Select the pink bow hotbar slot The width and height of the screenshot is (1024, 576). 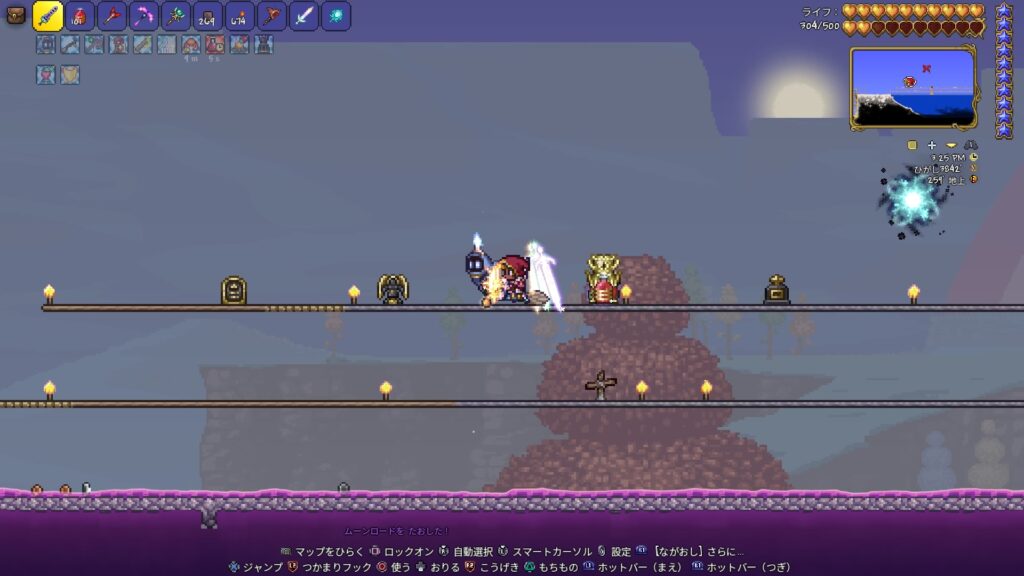tap(144, 16)
